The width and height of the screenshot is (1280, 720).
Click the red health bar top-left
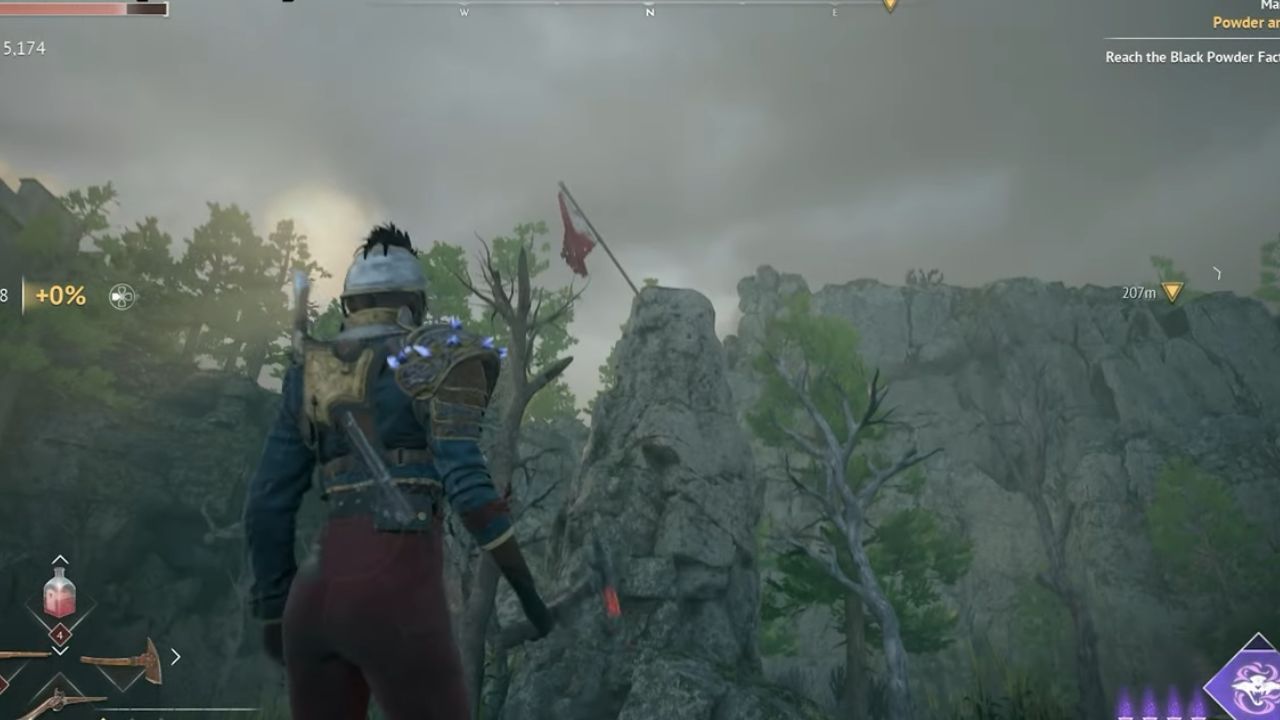pos(60,10)
